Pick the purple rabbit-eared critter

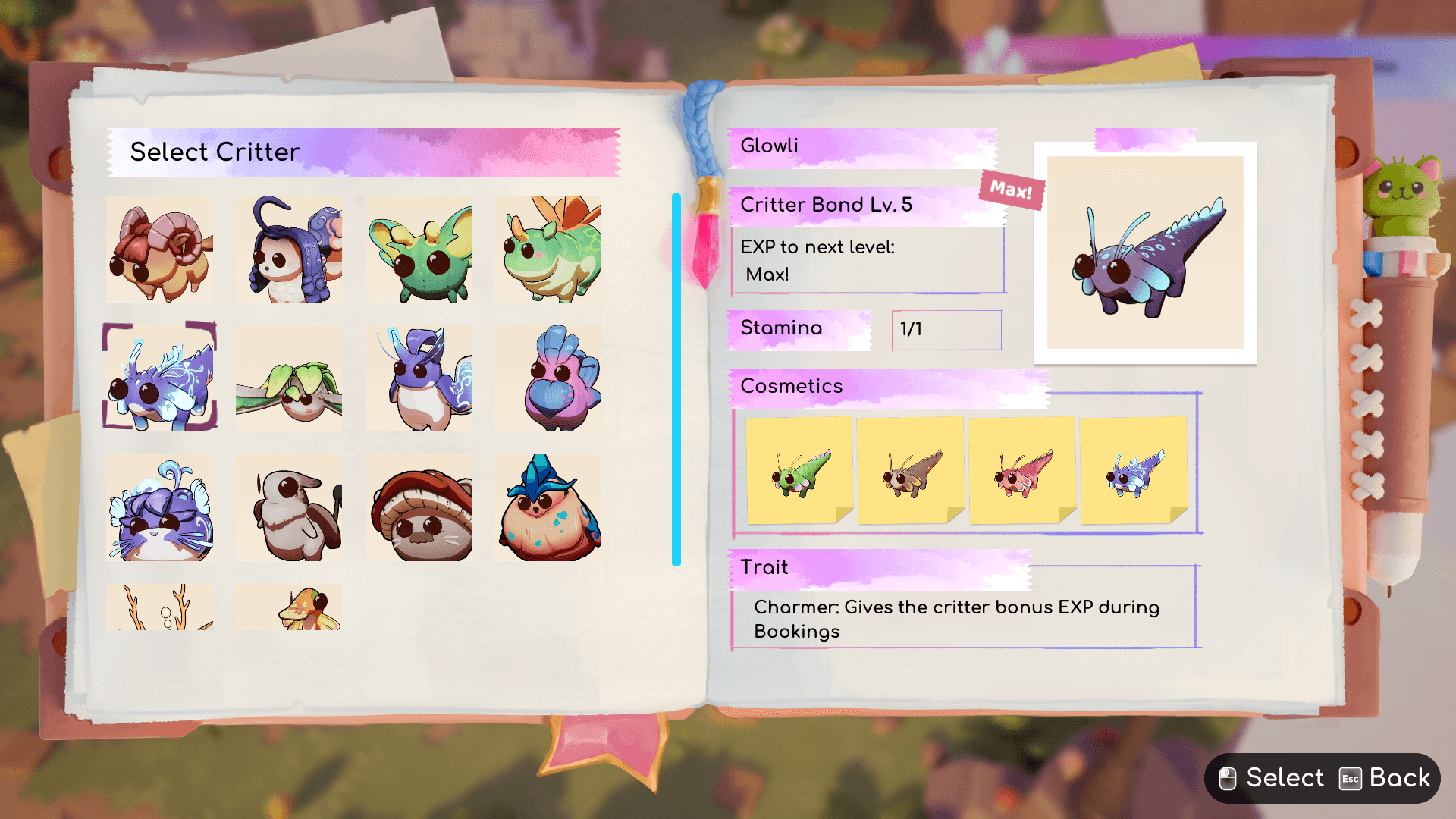pyautogui.click(x=419, y=379)
